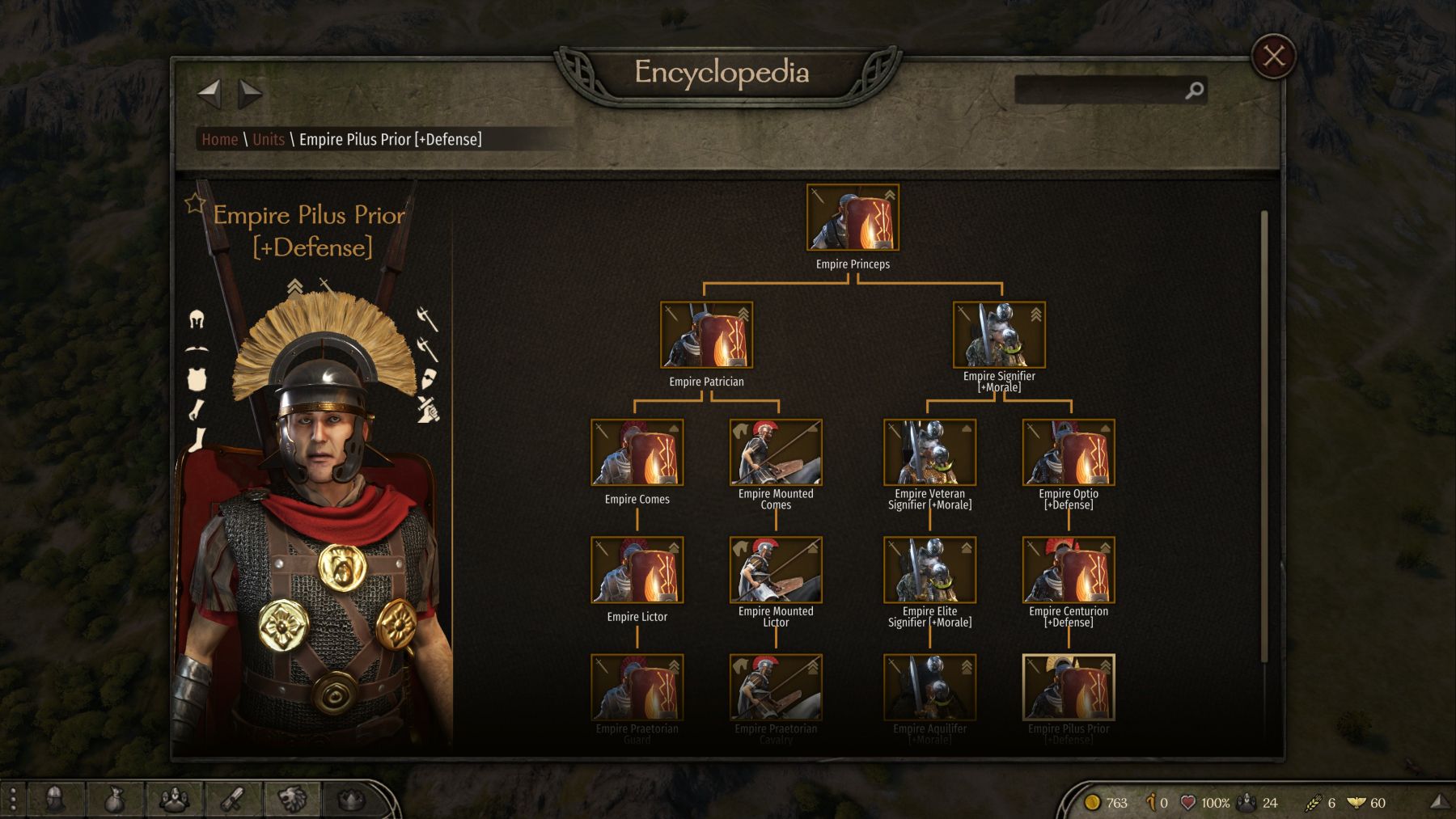The height and width of the screenshot is (819, 1456).
Task: View Empire Centurion [+Defense] entry
Action: pos(1069,570)
